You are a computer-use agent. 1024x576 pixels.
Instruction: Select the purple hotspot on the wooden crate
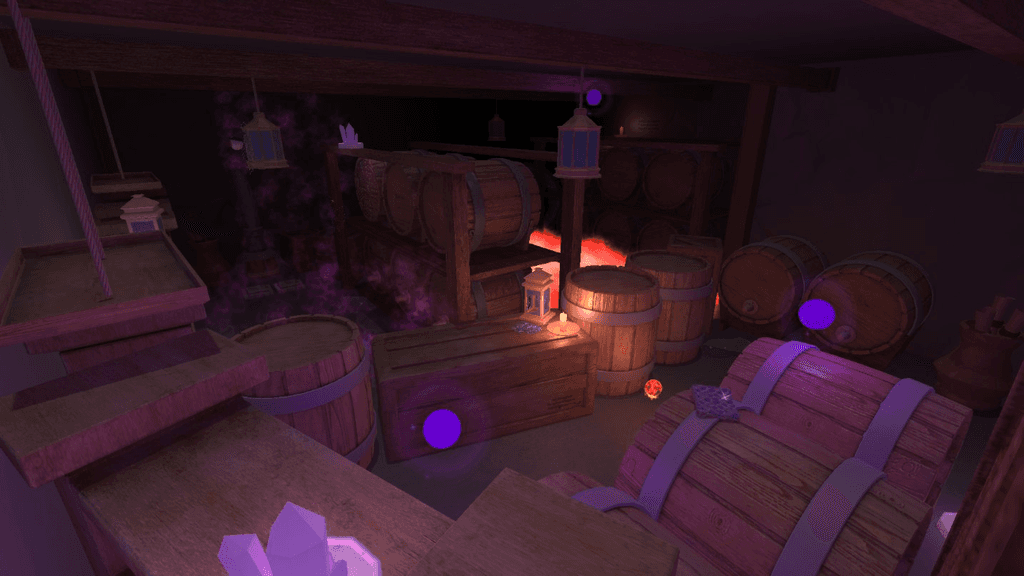[441, 428]
